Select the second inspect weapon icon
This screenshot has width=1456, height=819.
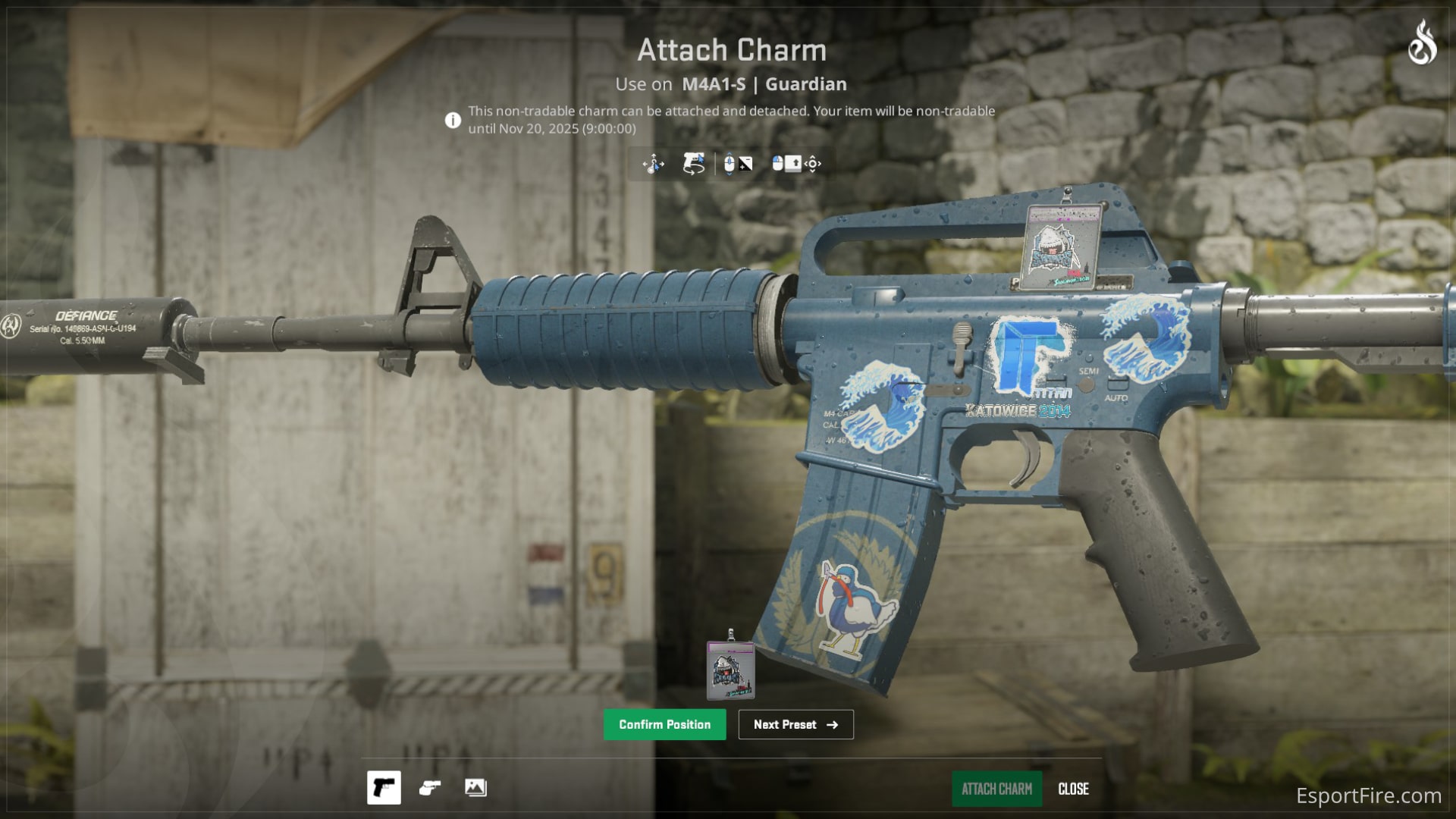(x=430, y=788)
